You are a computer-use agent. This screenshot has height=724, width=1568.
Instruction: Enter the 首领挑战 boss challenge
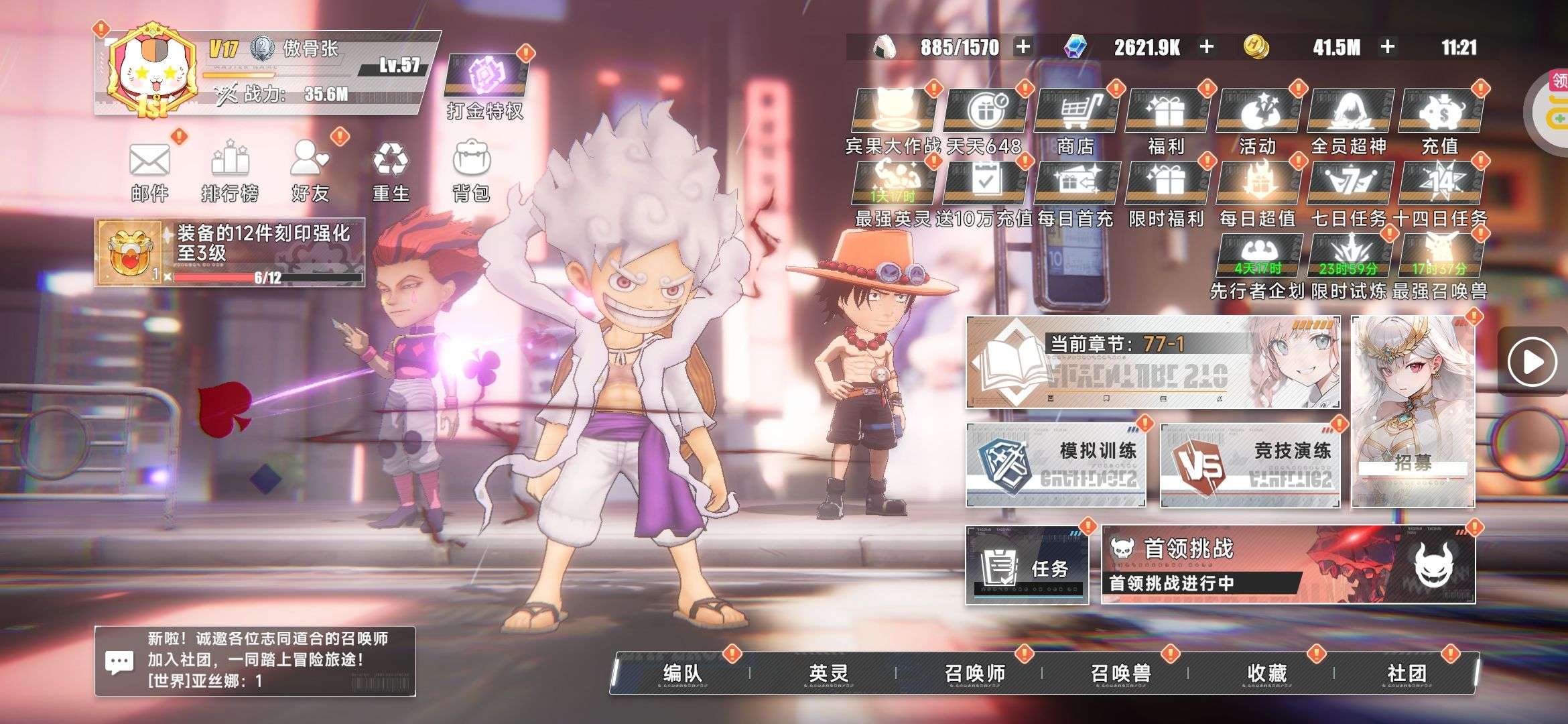[1288, 565]
